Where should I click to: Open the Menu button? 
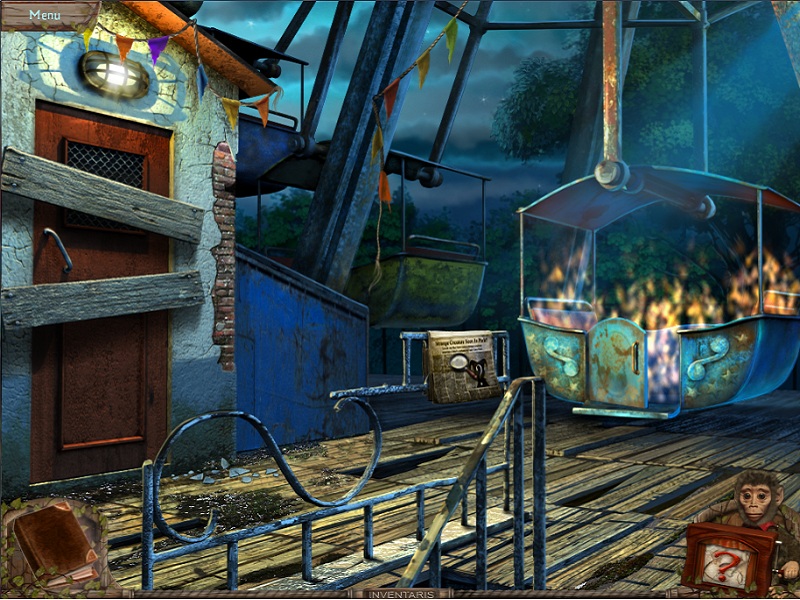43,15
